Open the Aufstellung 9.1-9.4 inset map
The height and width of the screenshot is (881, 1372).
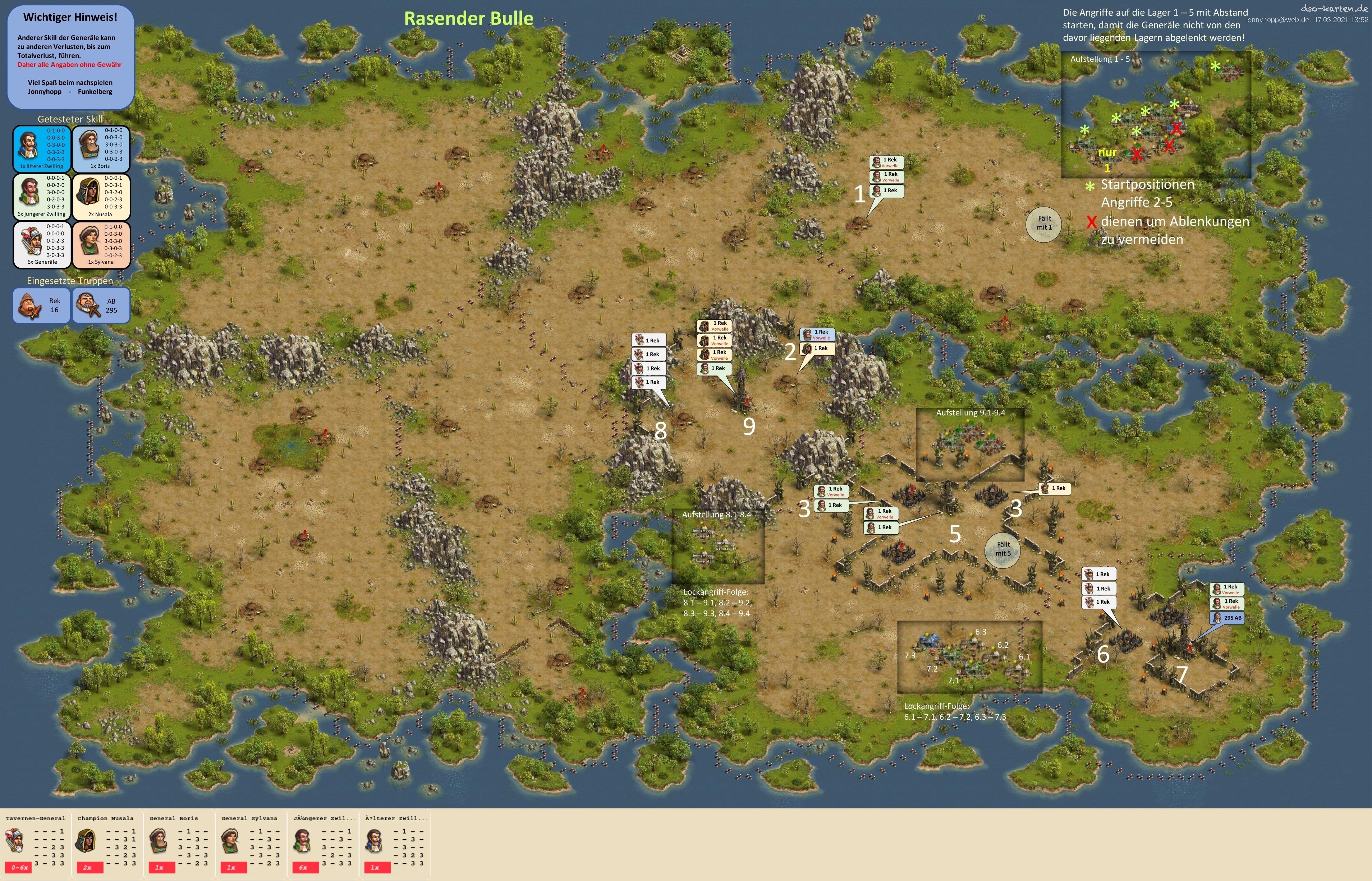[971, 444]
